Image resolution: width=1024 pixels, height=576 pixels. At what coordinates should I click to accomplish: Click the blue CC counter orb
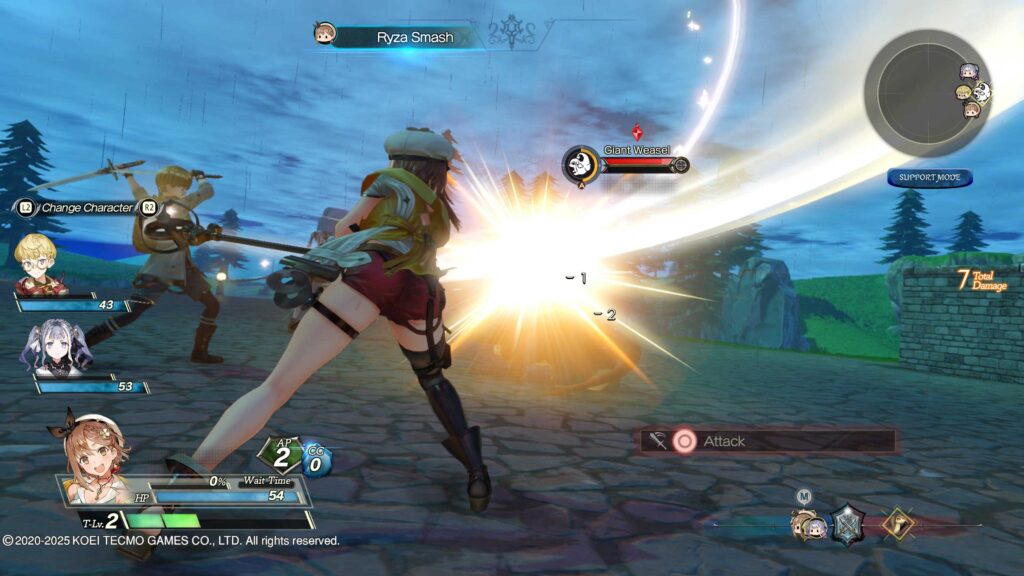pos(316,460)
